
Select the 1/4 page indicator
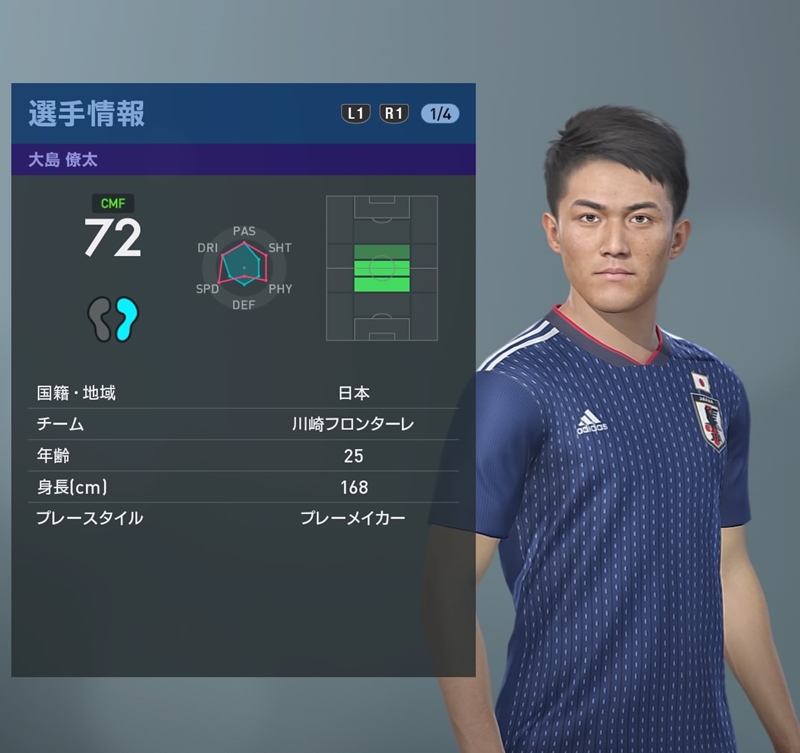pyautogui.click(x=440, y=114)
